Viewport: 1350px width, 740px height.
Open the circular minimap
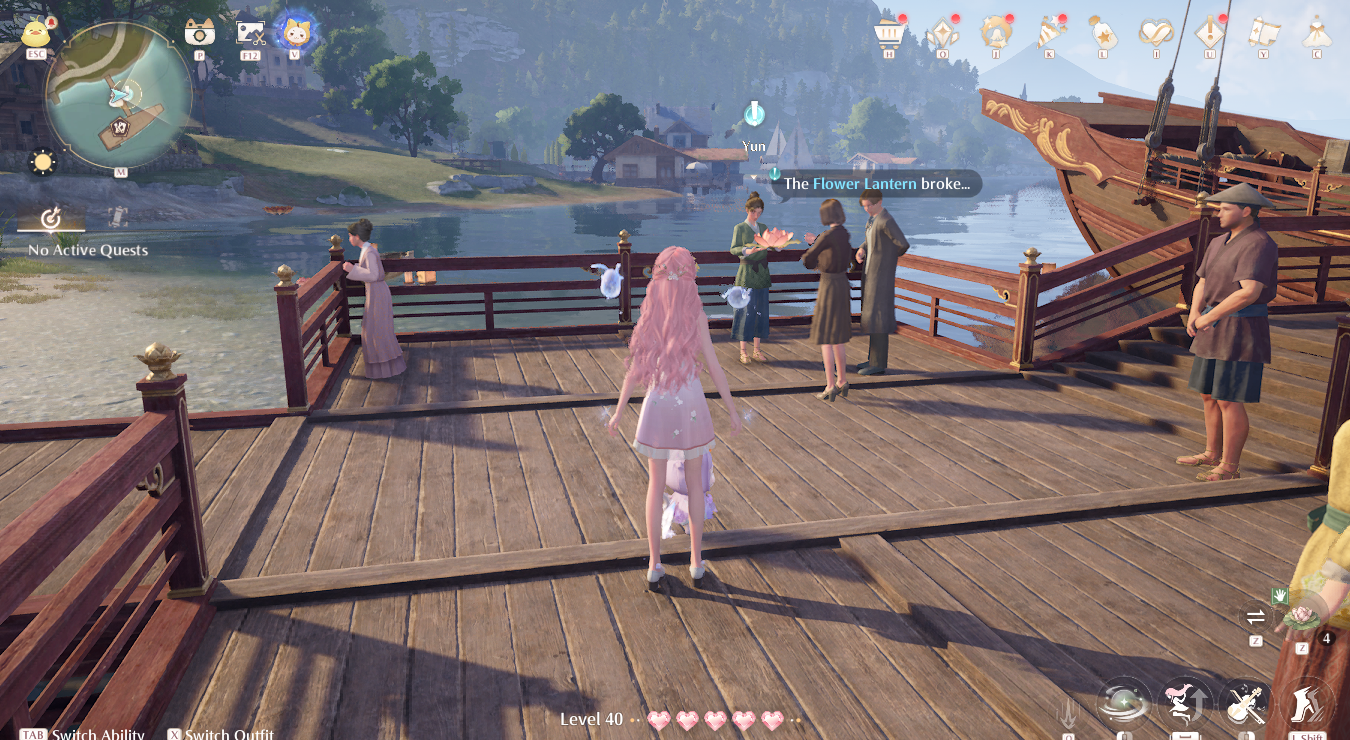click(118, 96)
